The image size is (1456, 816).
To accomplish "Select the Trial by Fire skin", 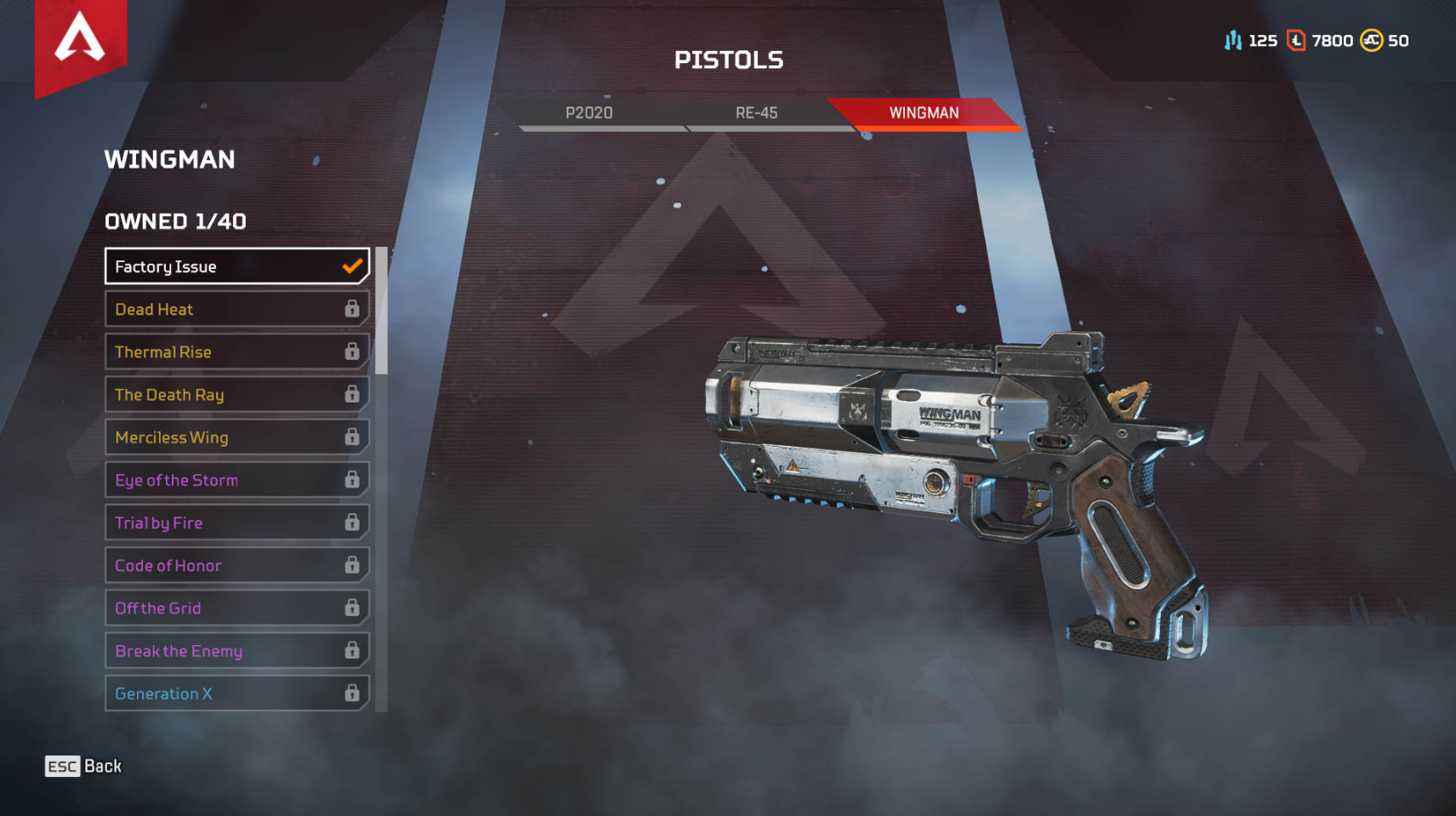I will coord(236,522).
